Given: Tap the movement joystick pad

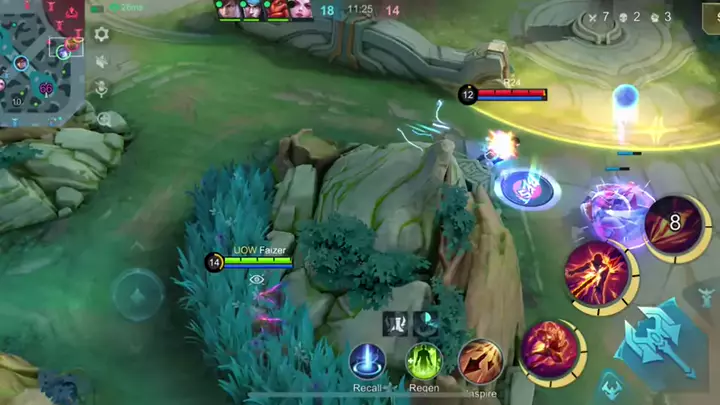Looking at the screenshot, I should 138,295.
